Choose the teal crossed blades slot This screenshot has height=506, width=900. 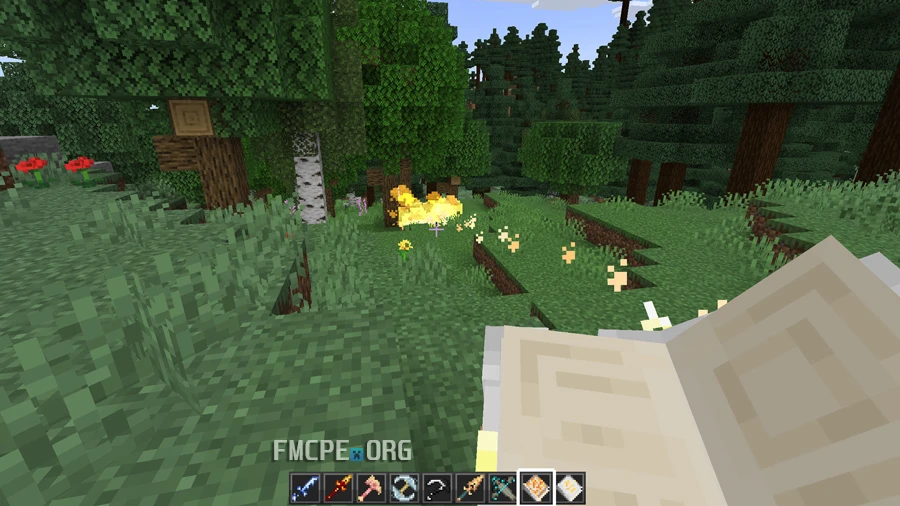pos(503,488)
